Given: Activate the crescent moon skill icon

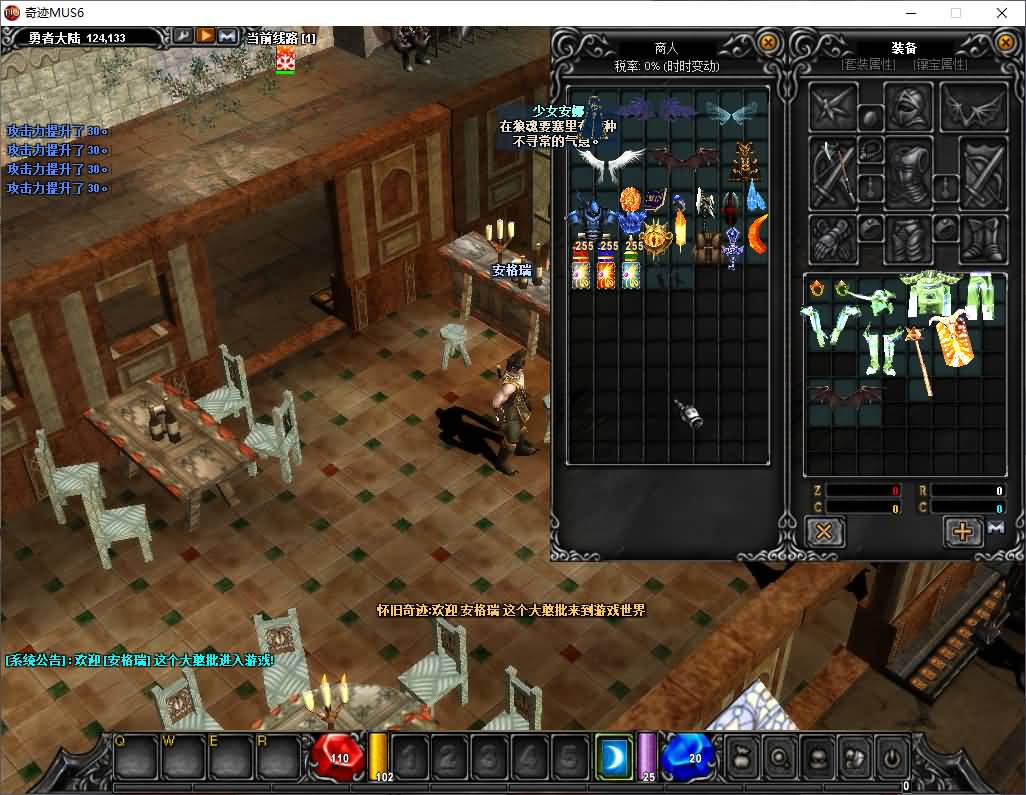Looking at the screenshot, I should coord(613,757).
